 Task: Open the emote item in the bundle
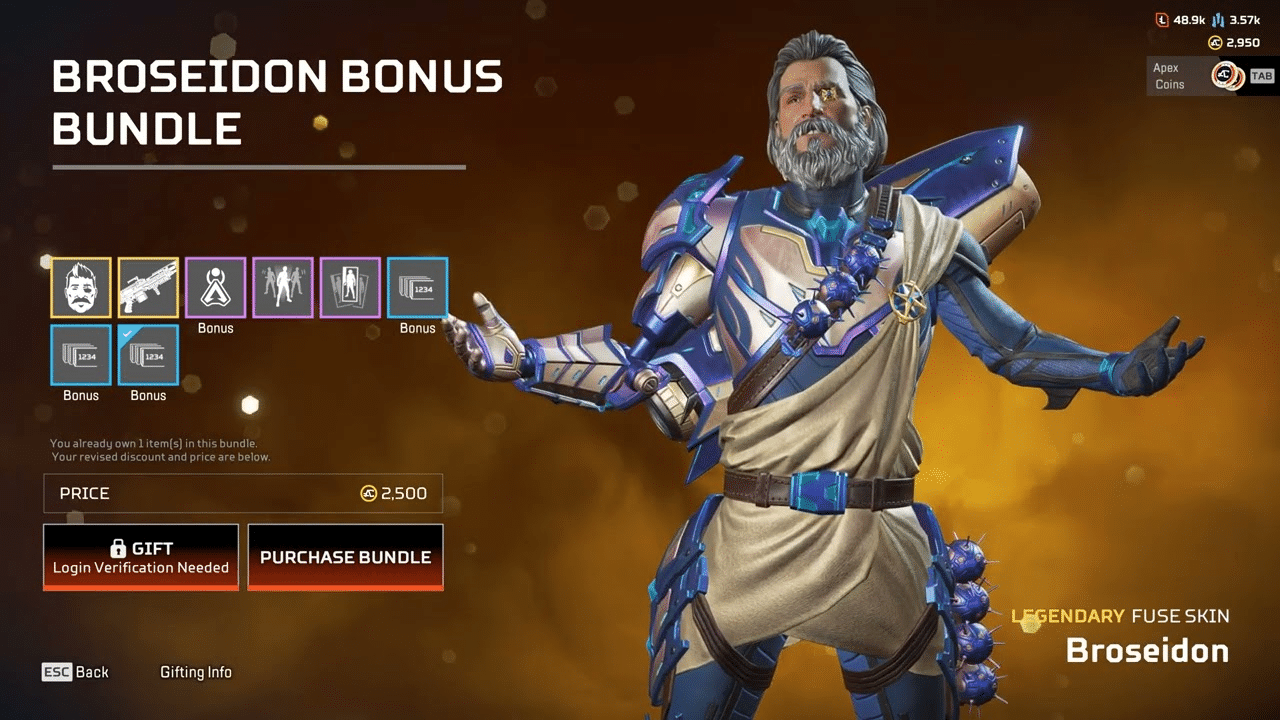click(283, 287)
